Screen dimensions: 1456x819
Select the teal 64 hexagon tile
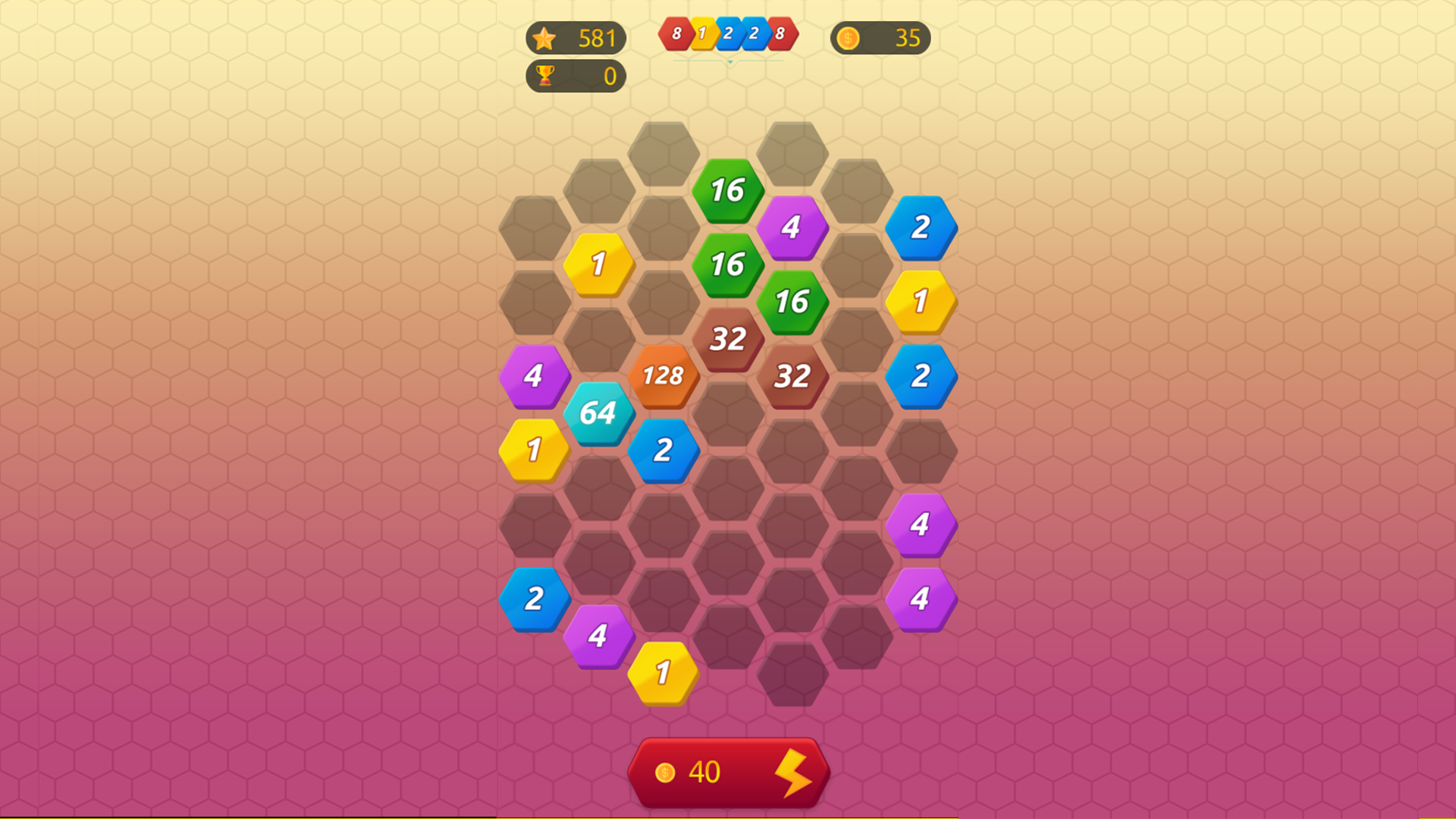[x=598, y=413]
